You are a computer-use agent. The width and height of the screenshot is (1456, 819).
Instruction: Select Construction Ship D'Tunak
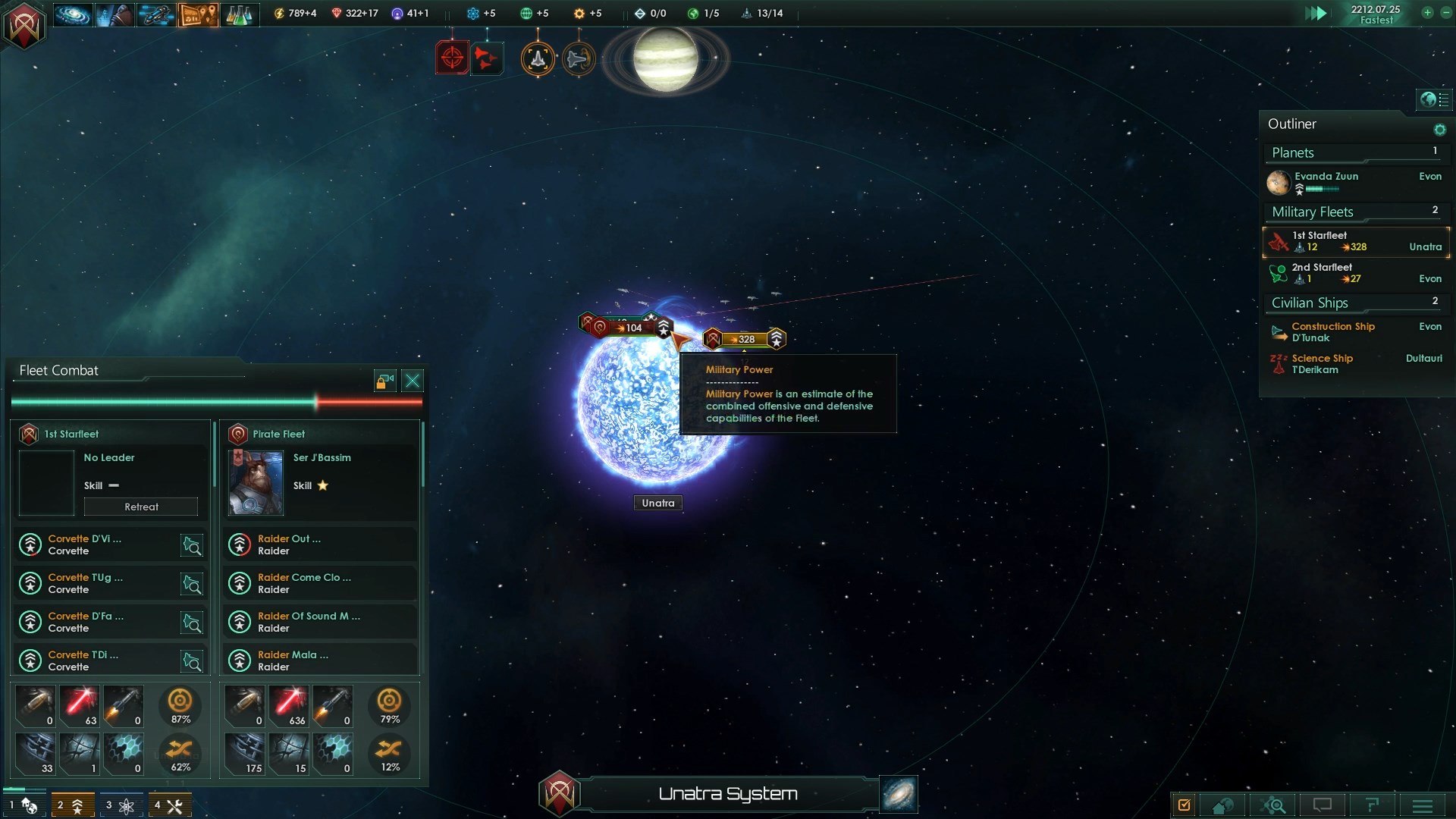1332,332
